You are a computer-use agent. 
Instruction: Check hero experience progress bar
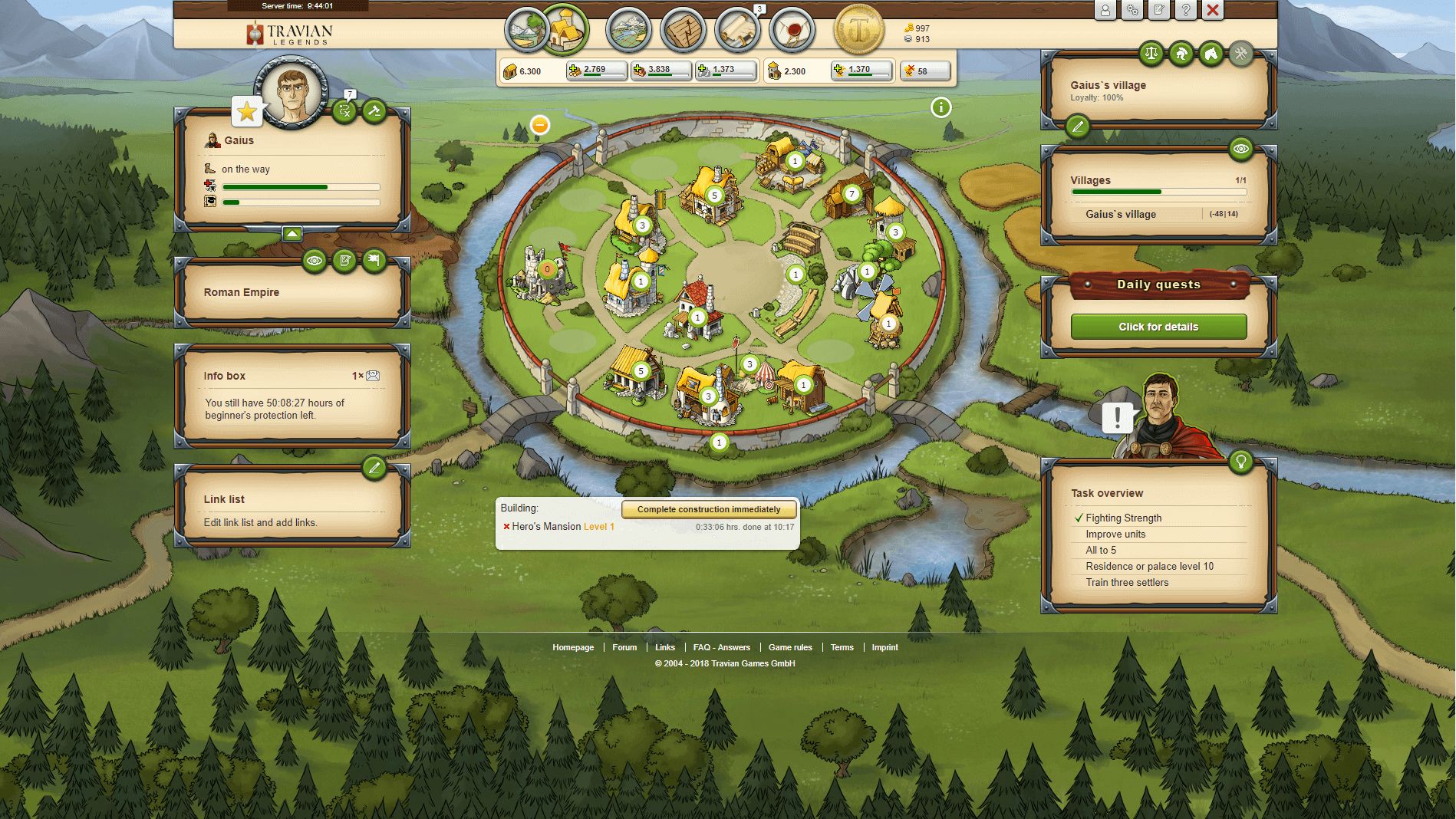tap(299, 203)
